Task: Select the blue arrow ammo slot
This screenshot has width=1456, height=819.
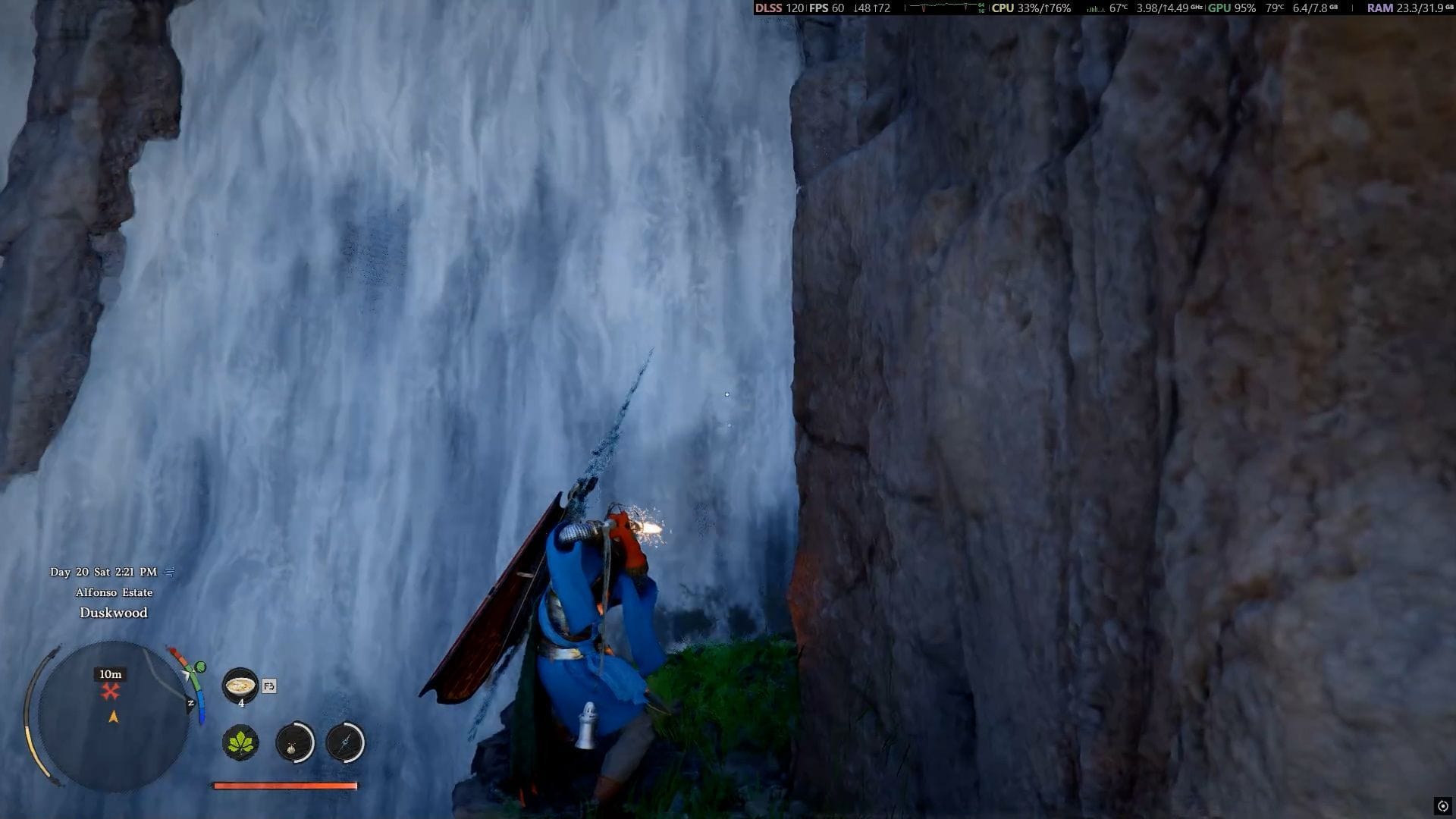Action: coord(345,742)
